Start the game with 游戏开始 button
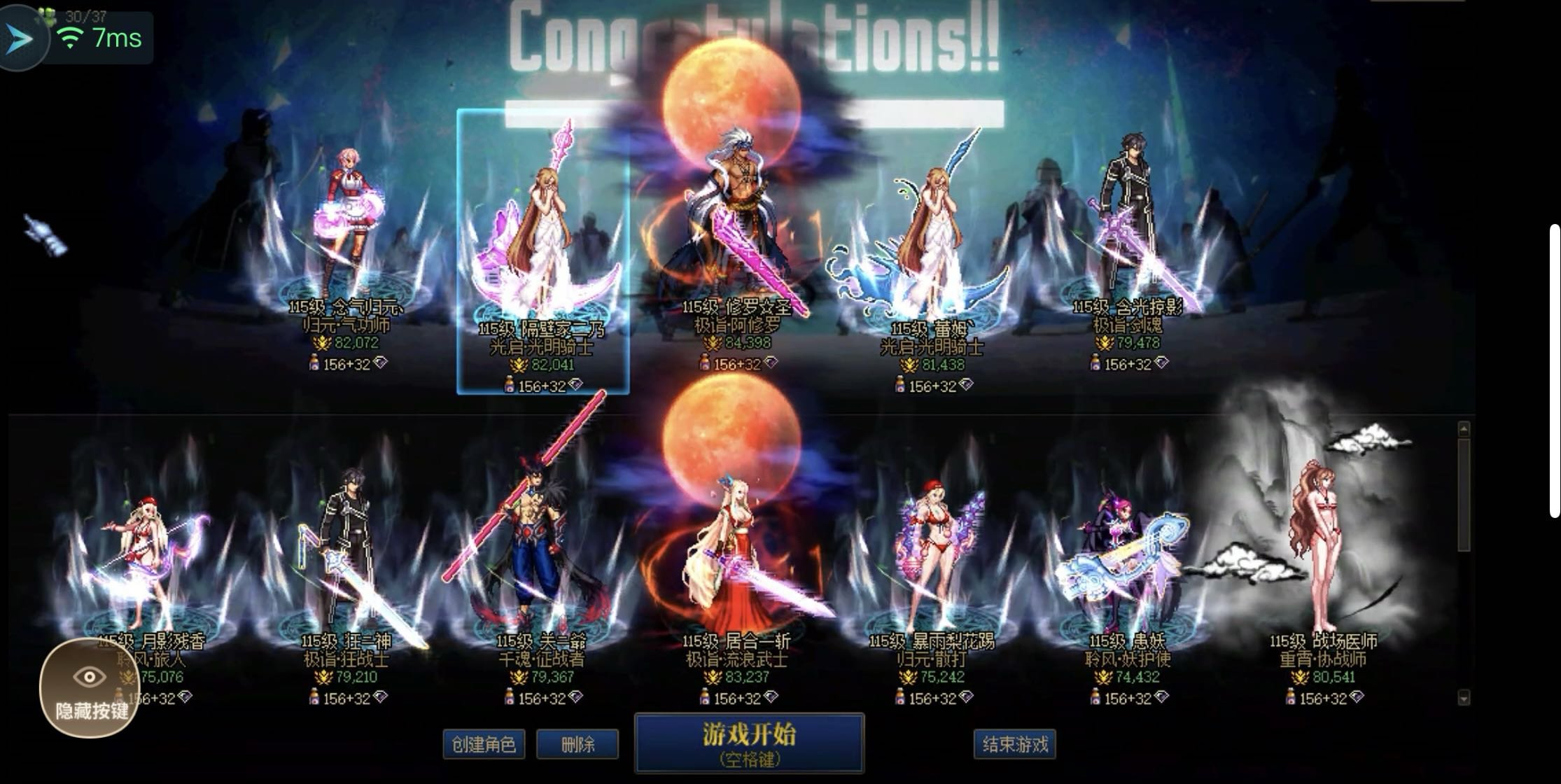This screenshot has height=784, width=1561. click(749, 743)
